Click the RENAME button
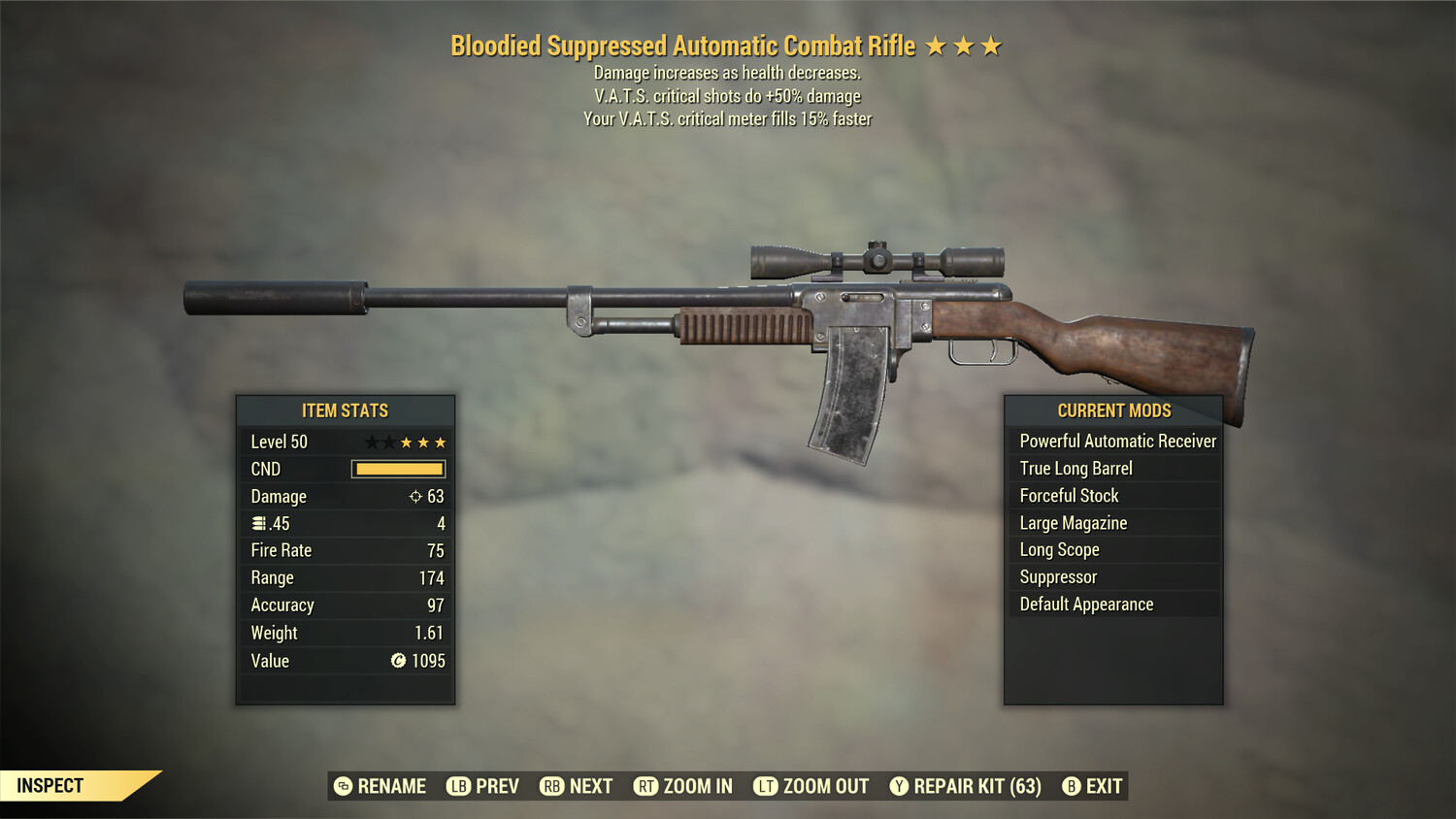Viewport: 1456px width, 819px height. (392, 786)
